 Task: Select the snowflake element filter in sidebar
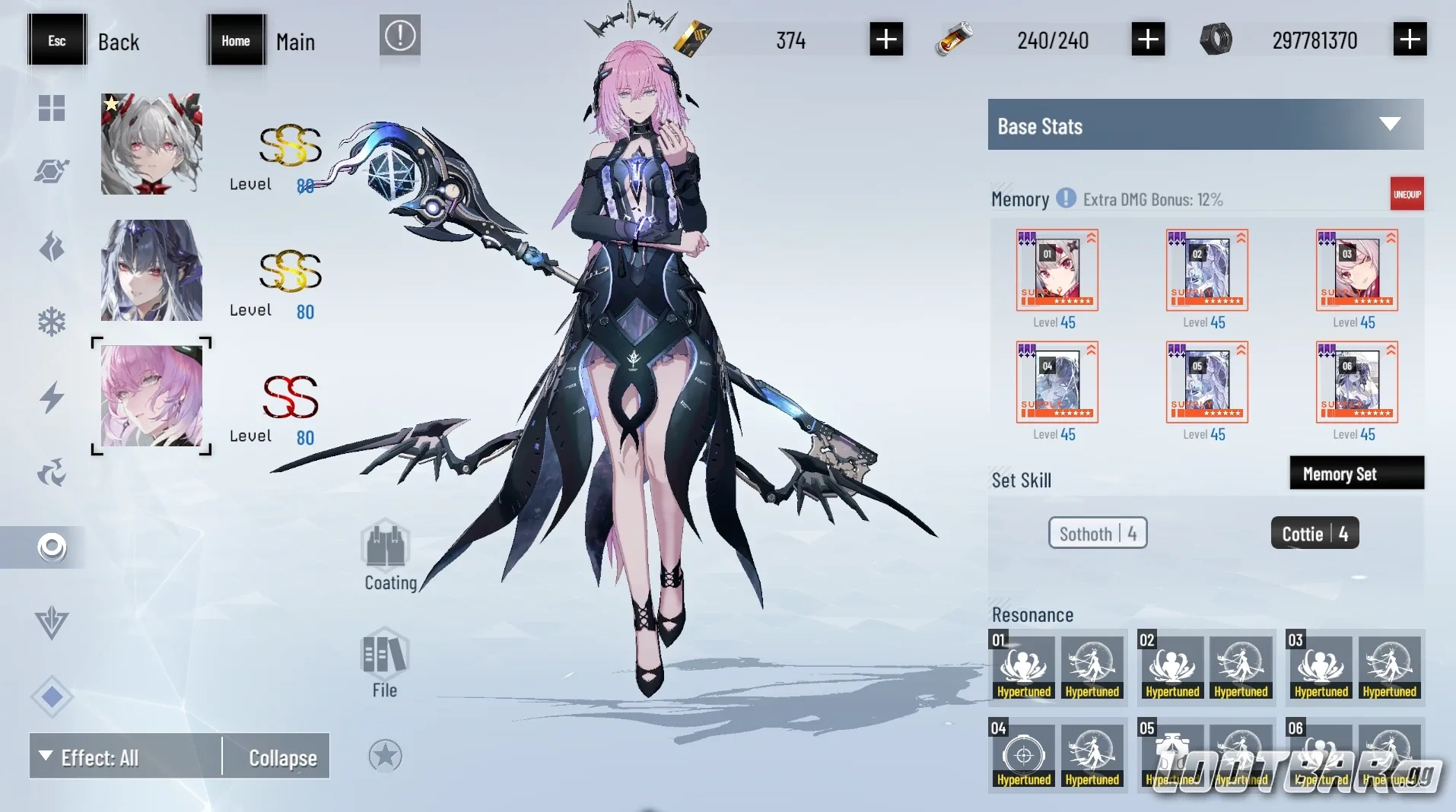(x=50, y=320)
